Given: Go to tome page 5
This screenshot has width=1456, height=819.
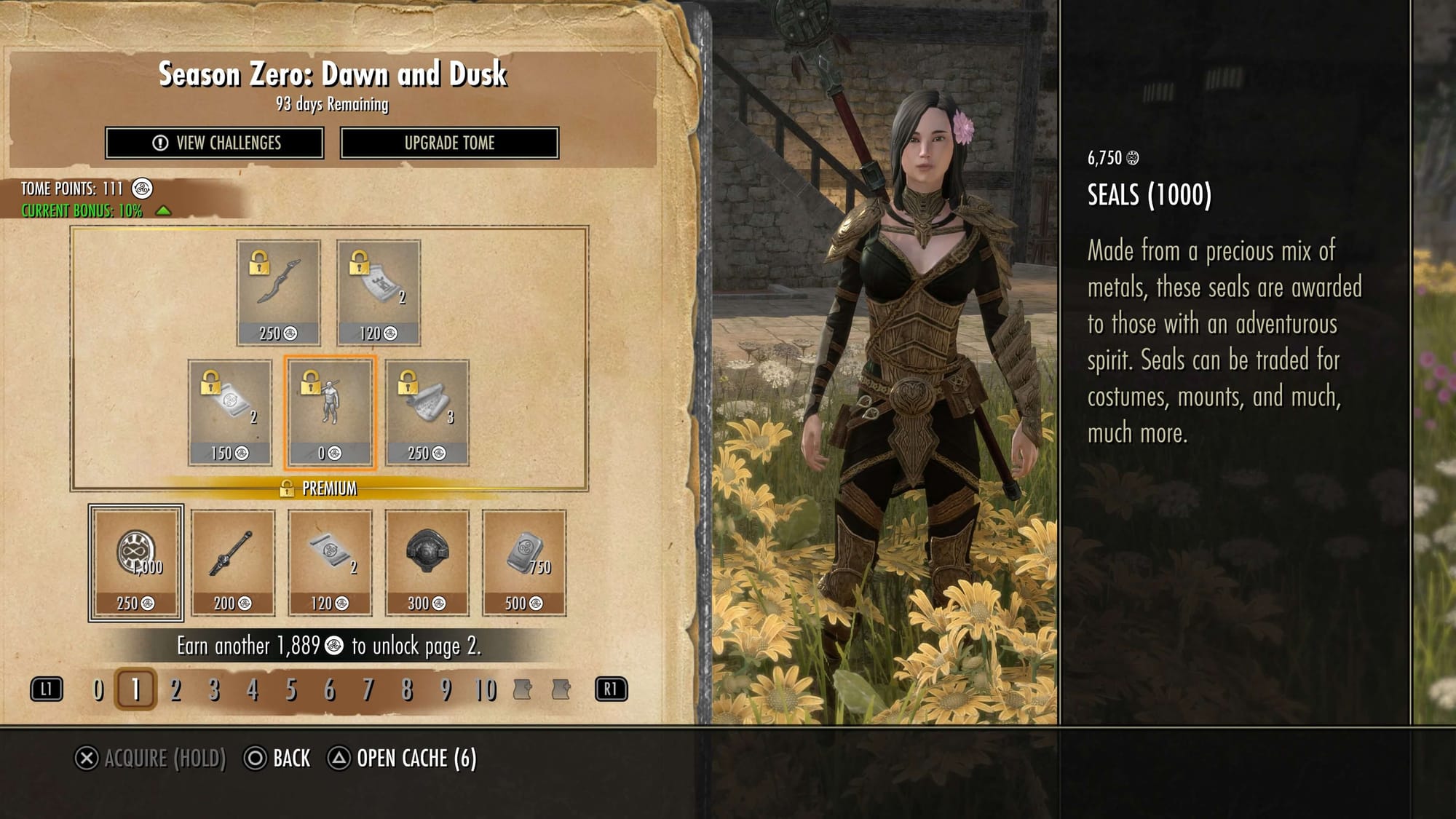Looking at the screenshot, I should pos(291,689).
